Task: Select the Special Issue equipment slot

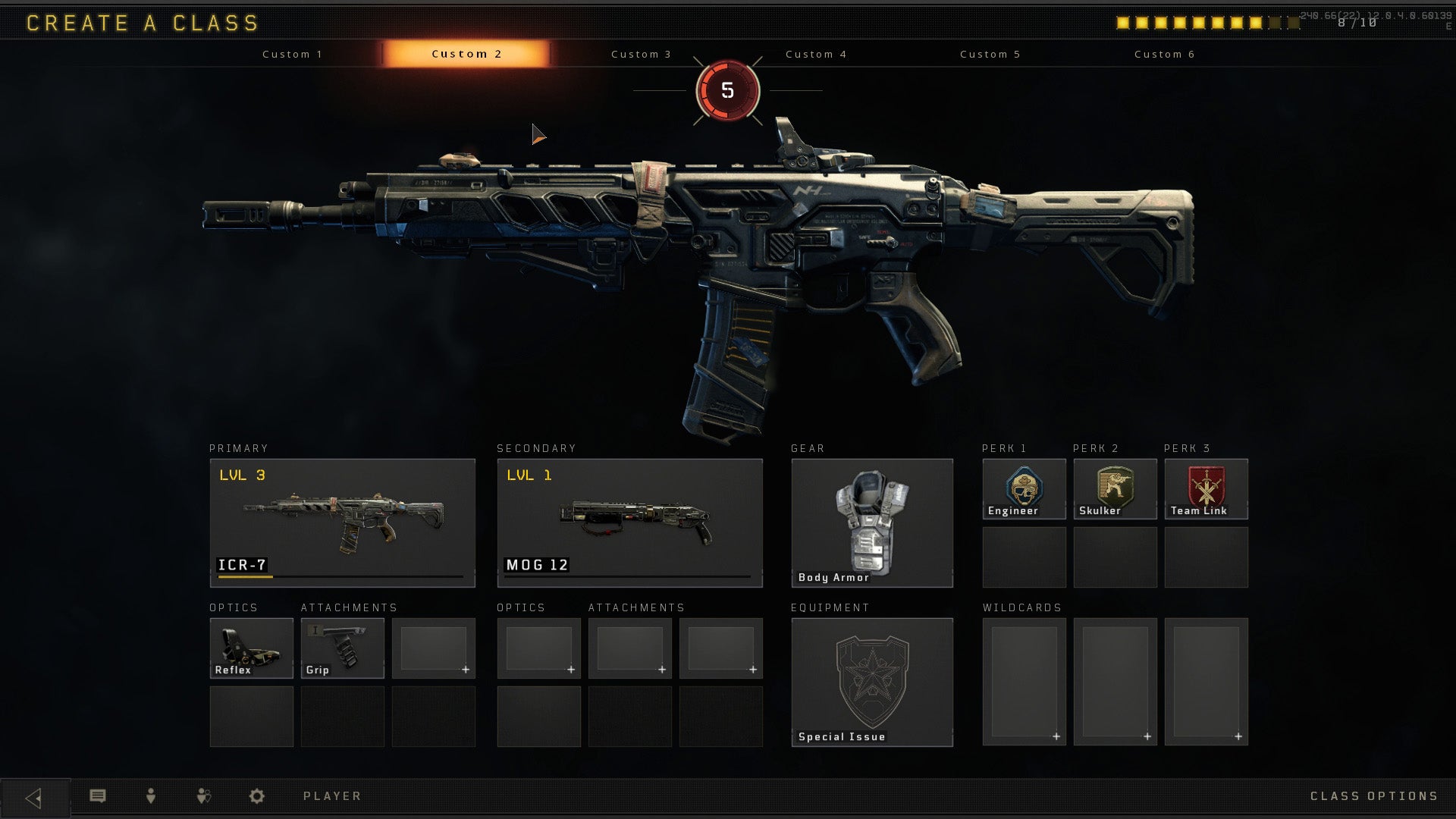Action: click(x=872, y=682)
